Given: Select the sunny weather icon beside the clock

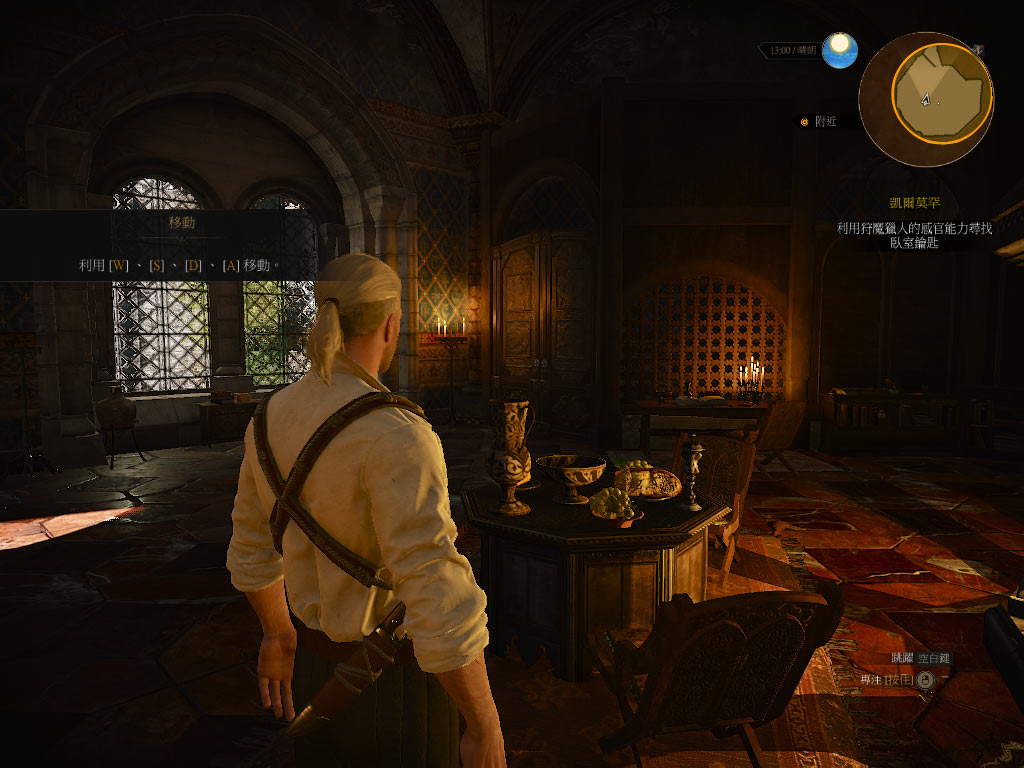Looking at the screenshot, I should pyautogui.click(x=840, y=50).
